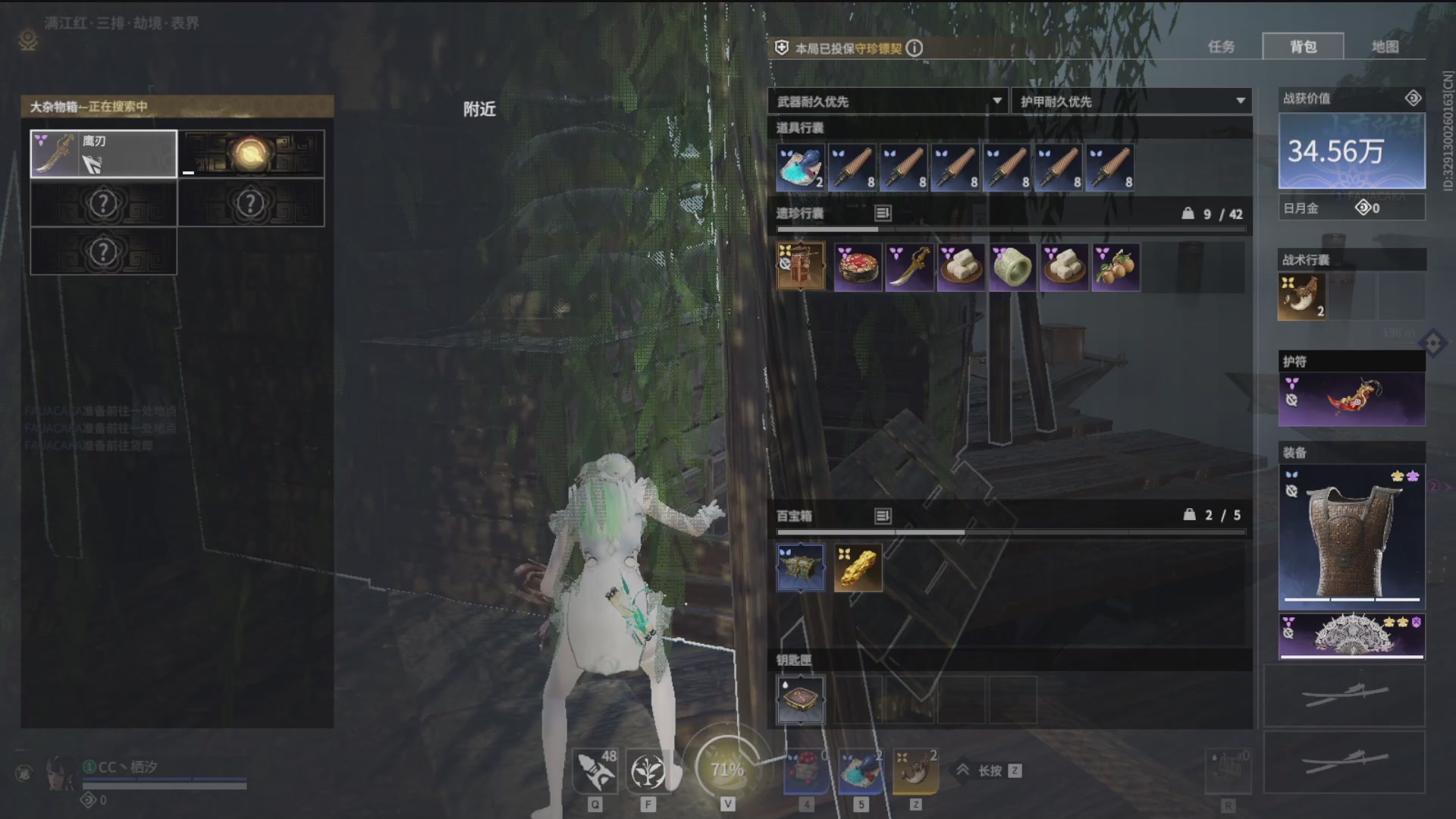Screen dimensions: 1456x819
Task: Pick the treasure chest item in 百宝箱
Action: 800,568
